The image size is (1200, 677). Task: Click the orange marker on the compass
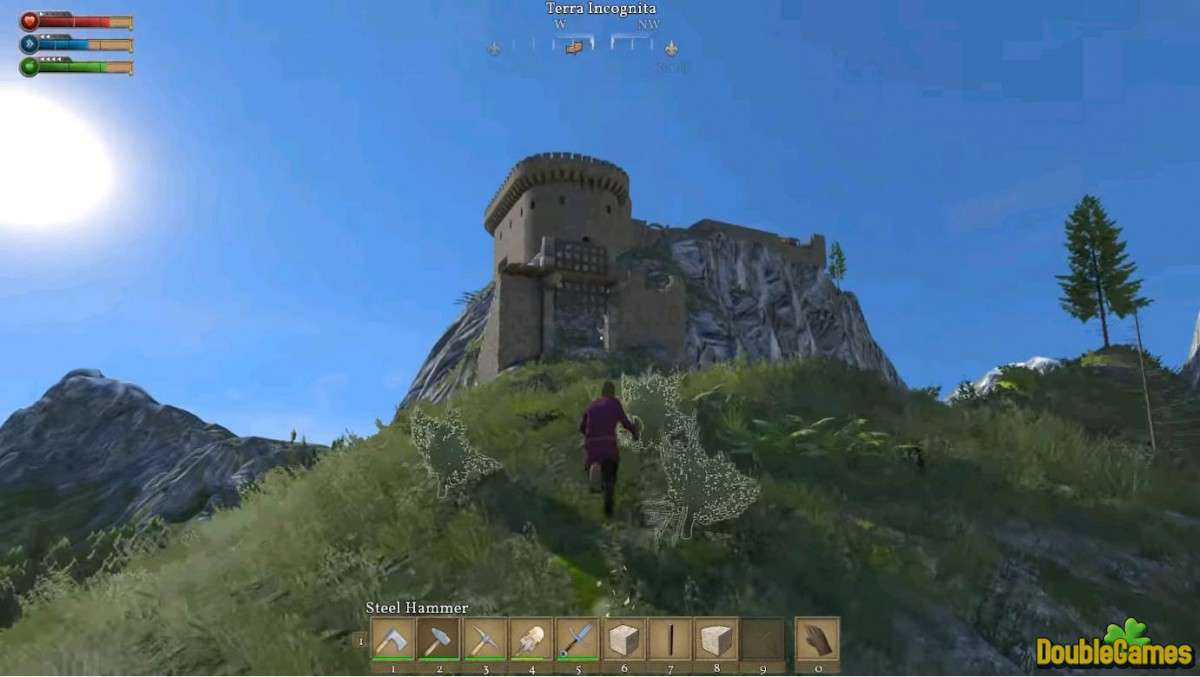point(574,46)
